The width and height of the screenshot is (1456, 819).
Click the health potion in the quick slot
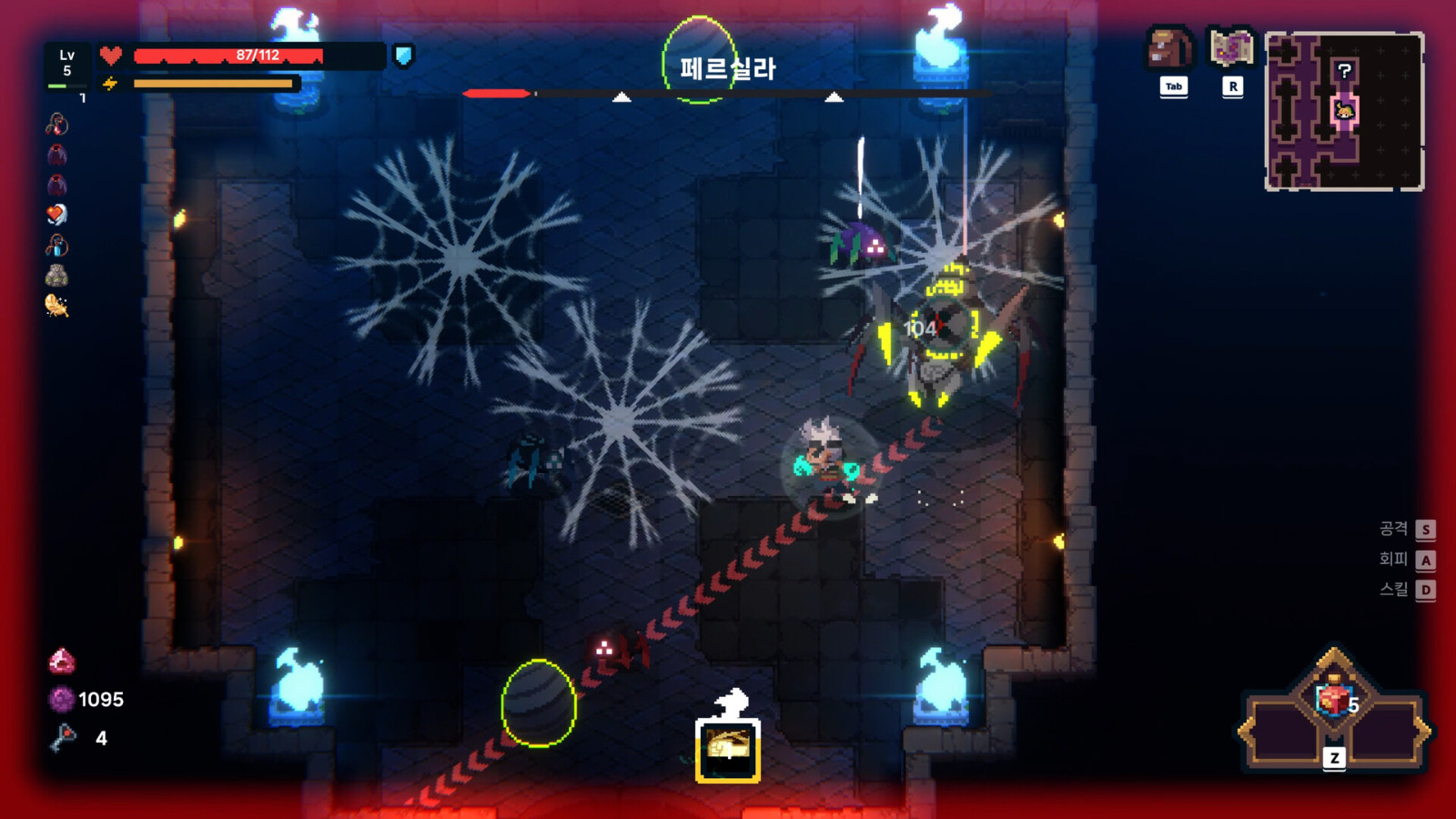1331,699
